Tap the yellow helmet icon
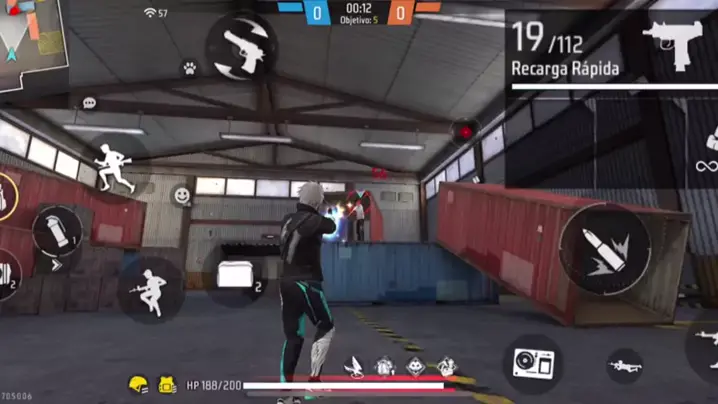This screenshot has height=404, width=718. coord(139,384)
